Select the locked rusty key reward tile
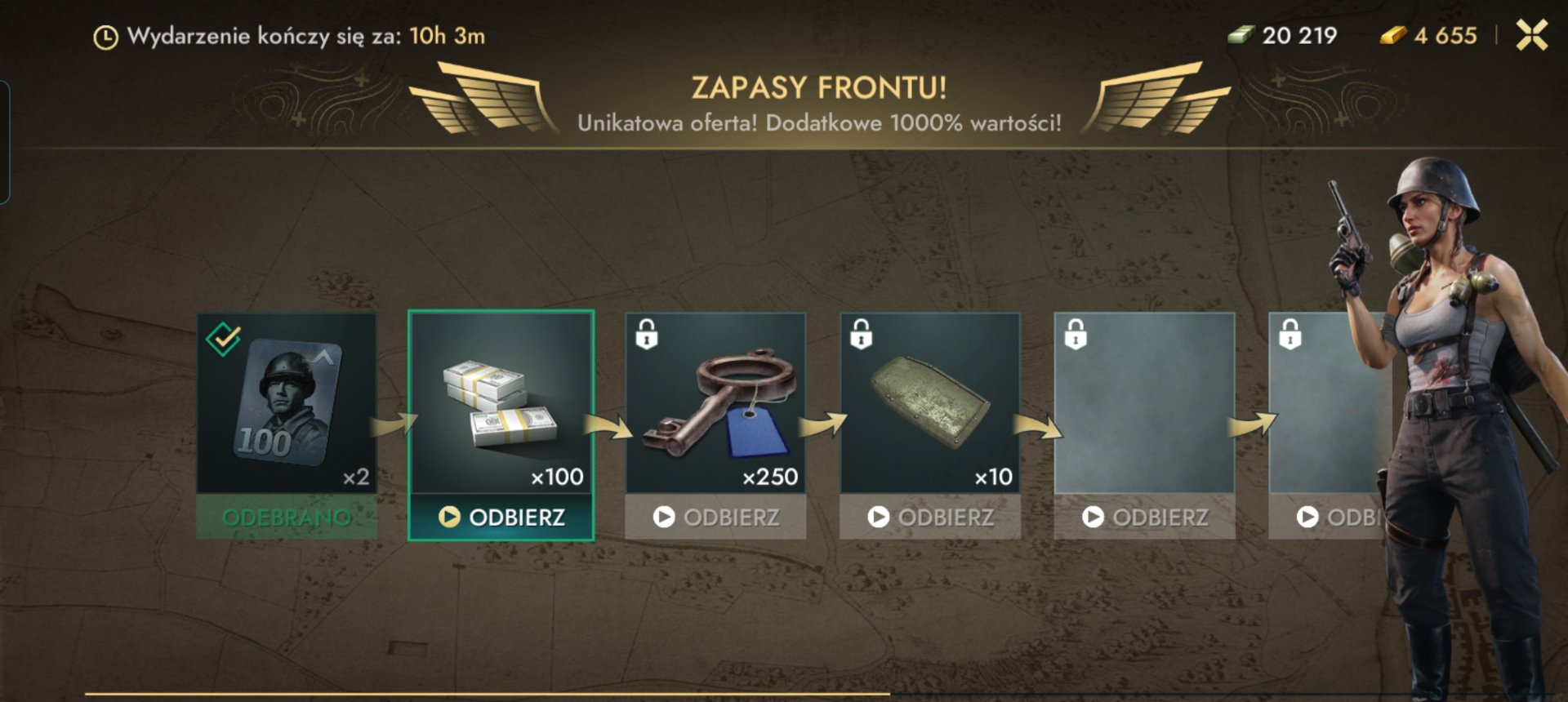This screenshot has height=702, width=1568. pyautogui.click(x=715, y=402)
